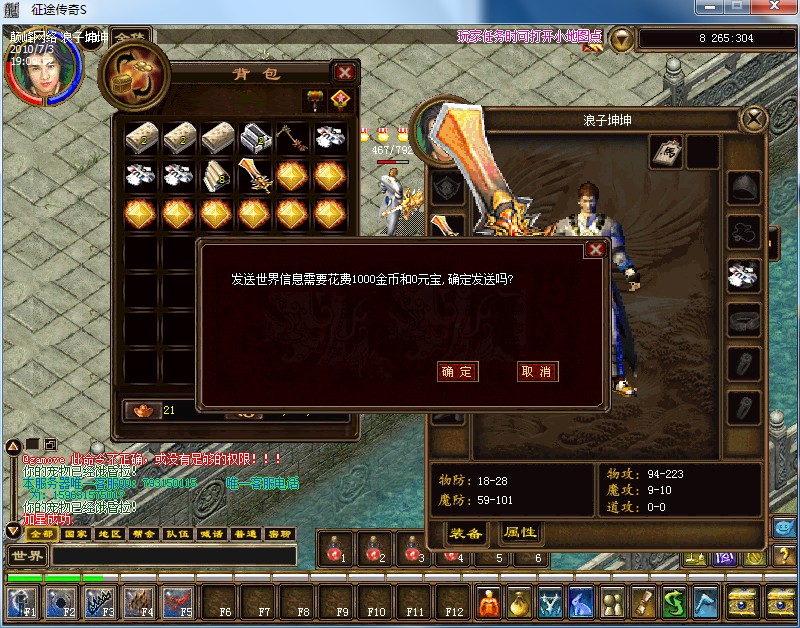Confirm sending the world message with 确定

click(458, 371)
